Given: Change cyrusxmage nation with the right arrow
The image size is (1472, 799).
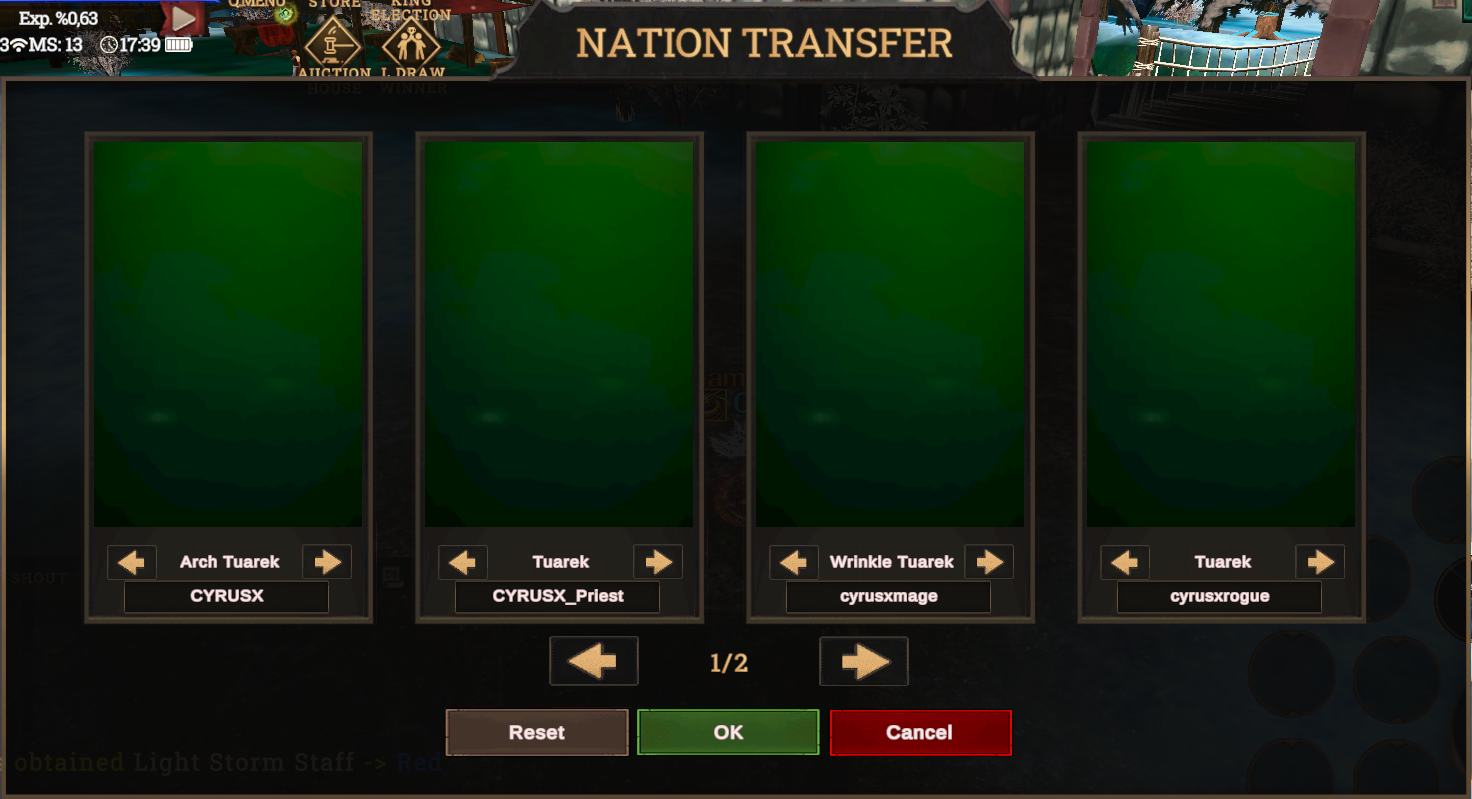Looking at the screenshot, I should [989, 561].
